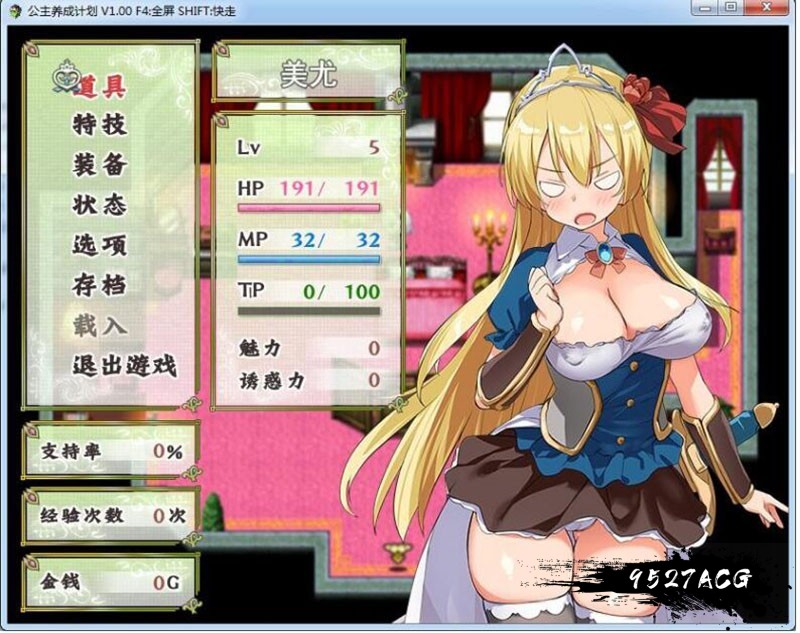Select the greyed 载入 load entry
This screenshot has width=800, height=633.
[100, 326]
